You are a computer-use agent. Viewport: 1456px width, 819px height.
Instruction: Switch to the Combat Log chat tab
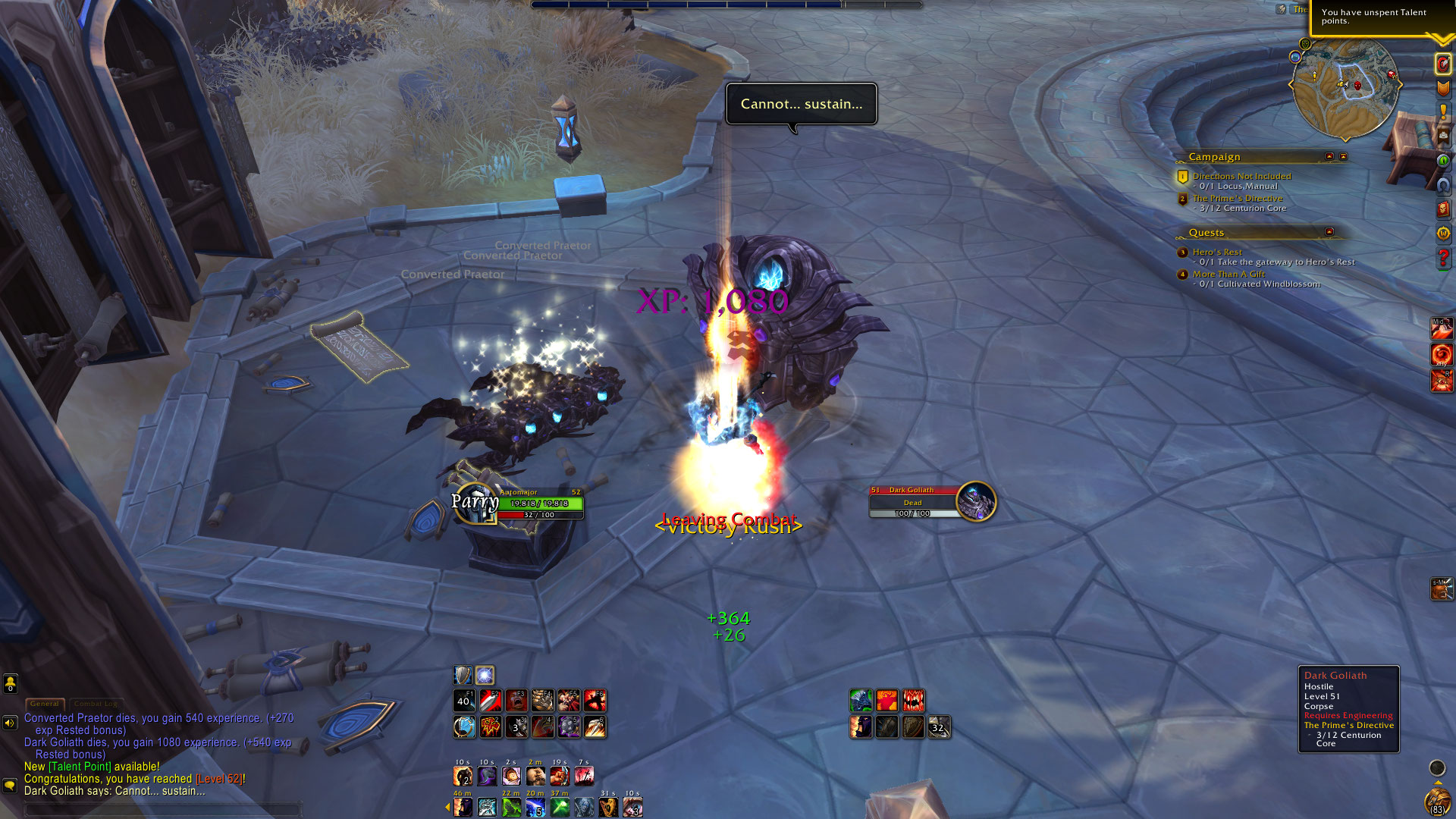click(96, 704)
